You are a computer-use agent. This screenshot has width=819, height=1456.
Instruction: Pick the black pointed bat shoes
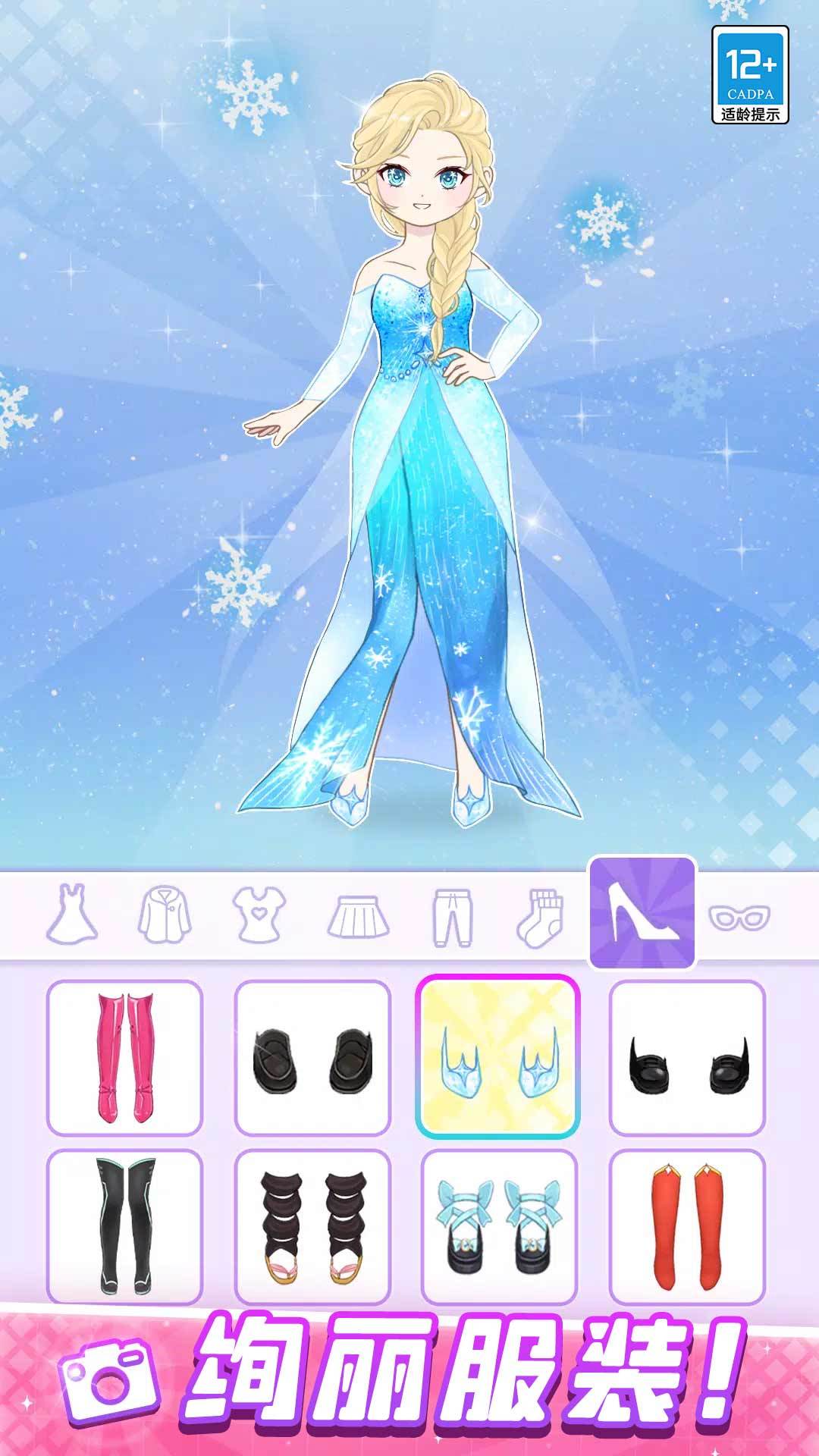[x=688, y=1058]
